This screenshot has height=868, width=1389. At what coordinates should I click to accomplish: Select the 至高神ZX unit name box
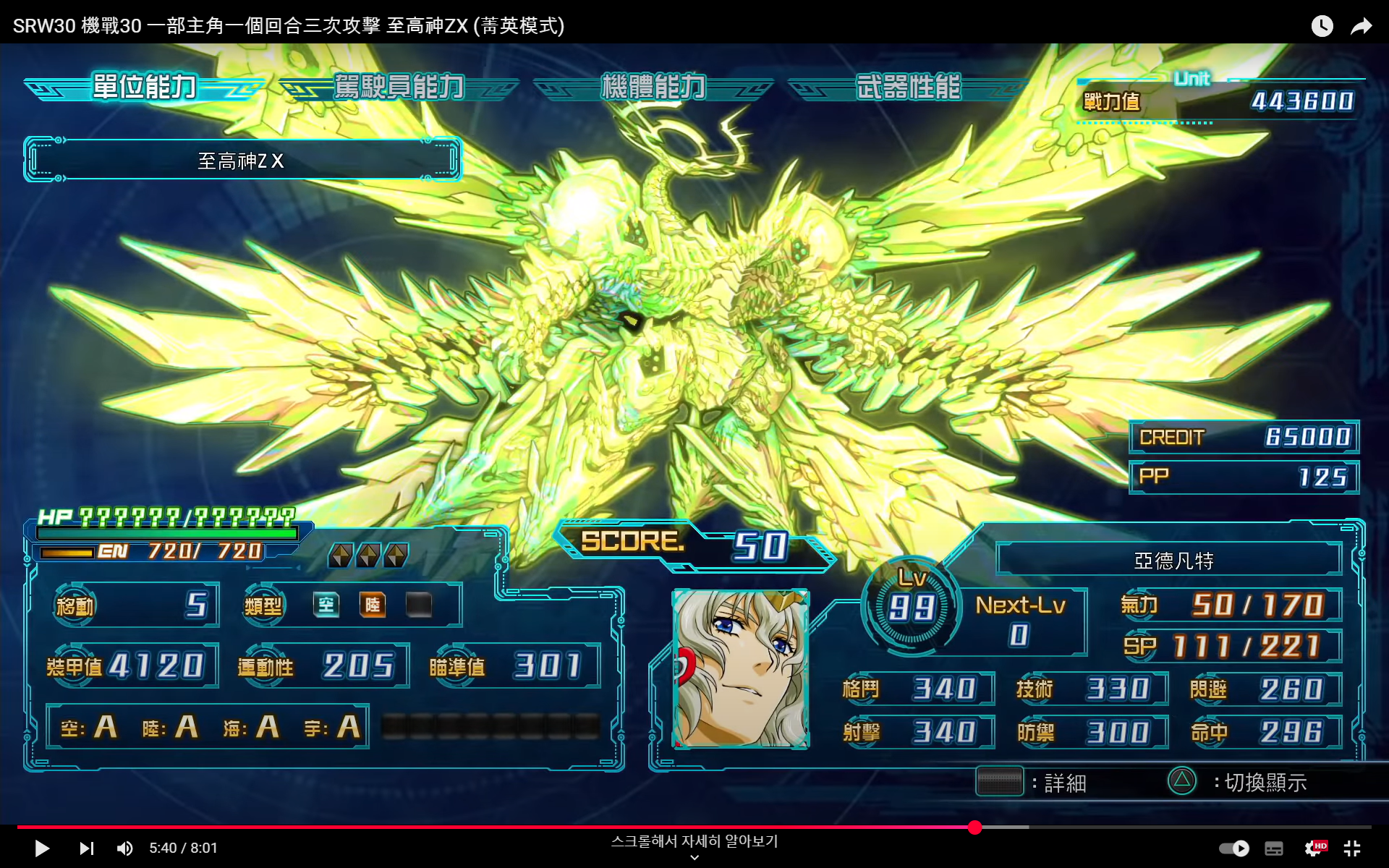(x=242, y=160)
